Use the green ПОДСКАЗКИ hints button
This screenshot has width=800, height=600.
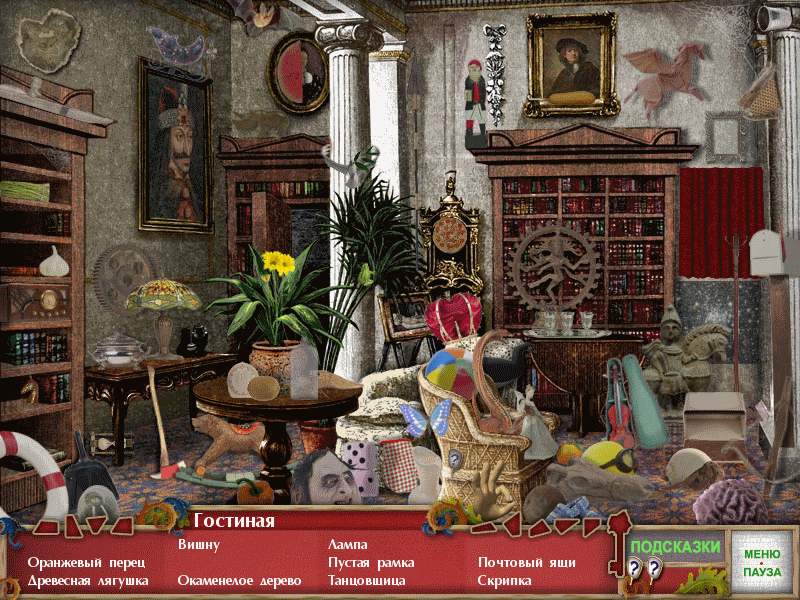coord(676,546)
